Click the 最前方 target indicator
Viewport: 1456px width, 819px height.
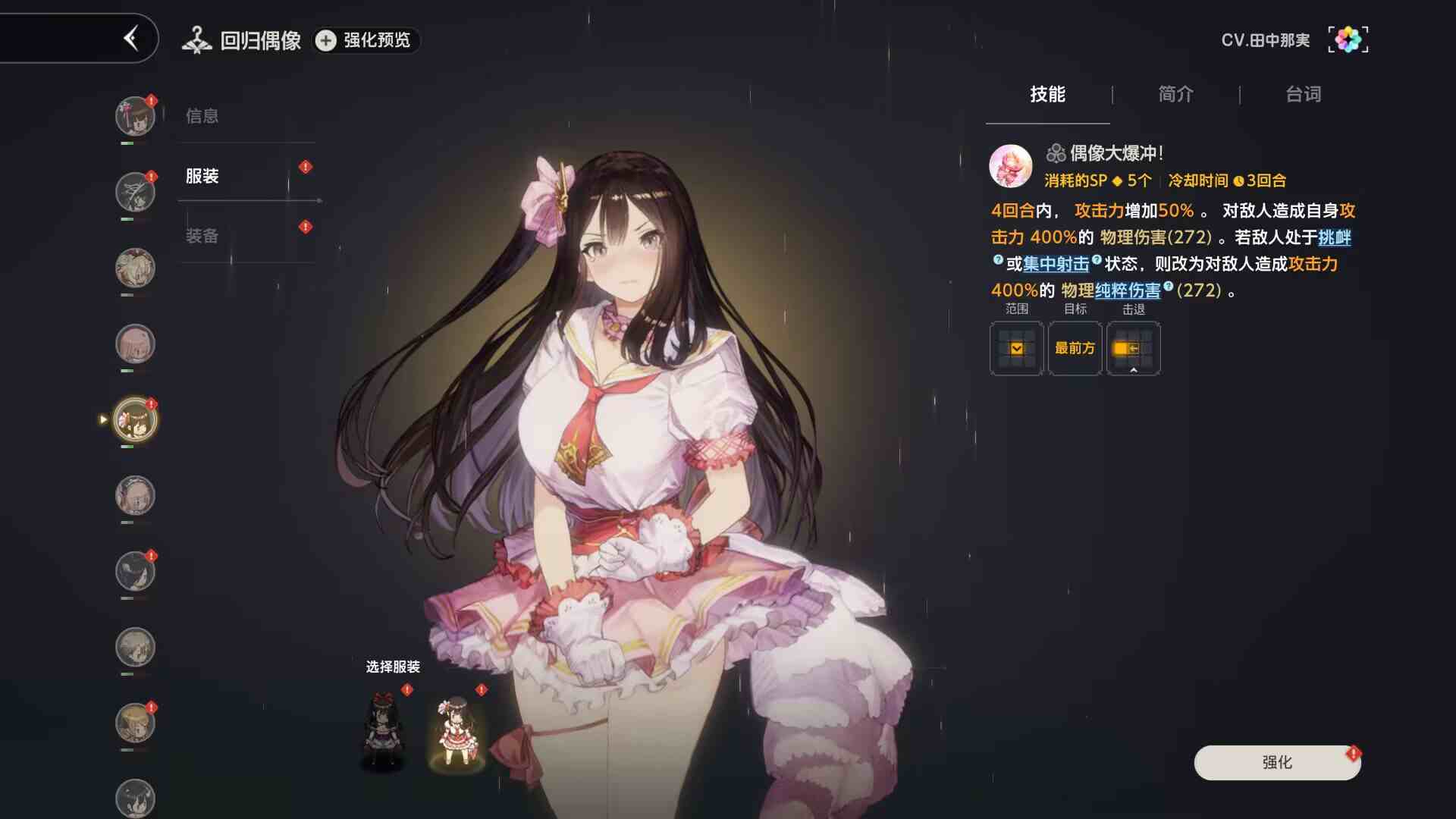pyautogui.click(x=1075, y=348)
